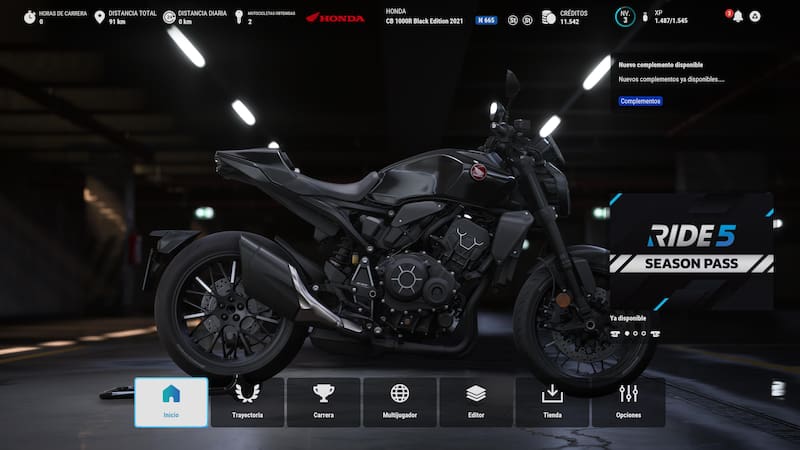Select the Inicio menu tile
The height and width of the screenshot is (450, 800).
171,401
